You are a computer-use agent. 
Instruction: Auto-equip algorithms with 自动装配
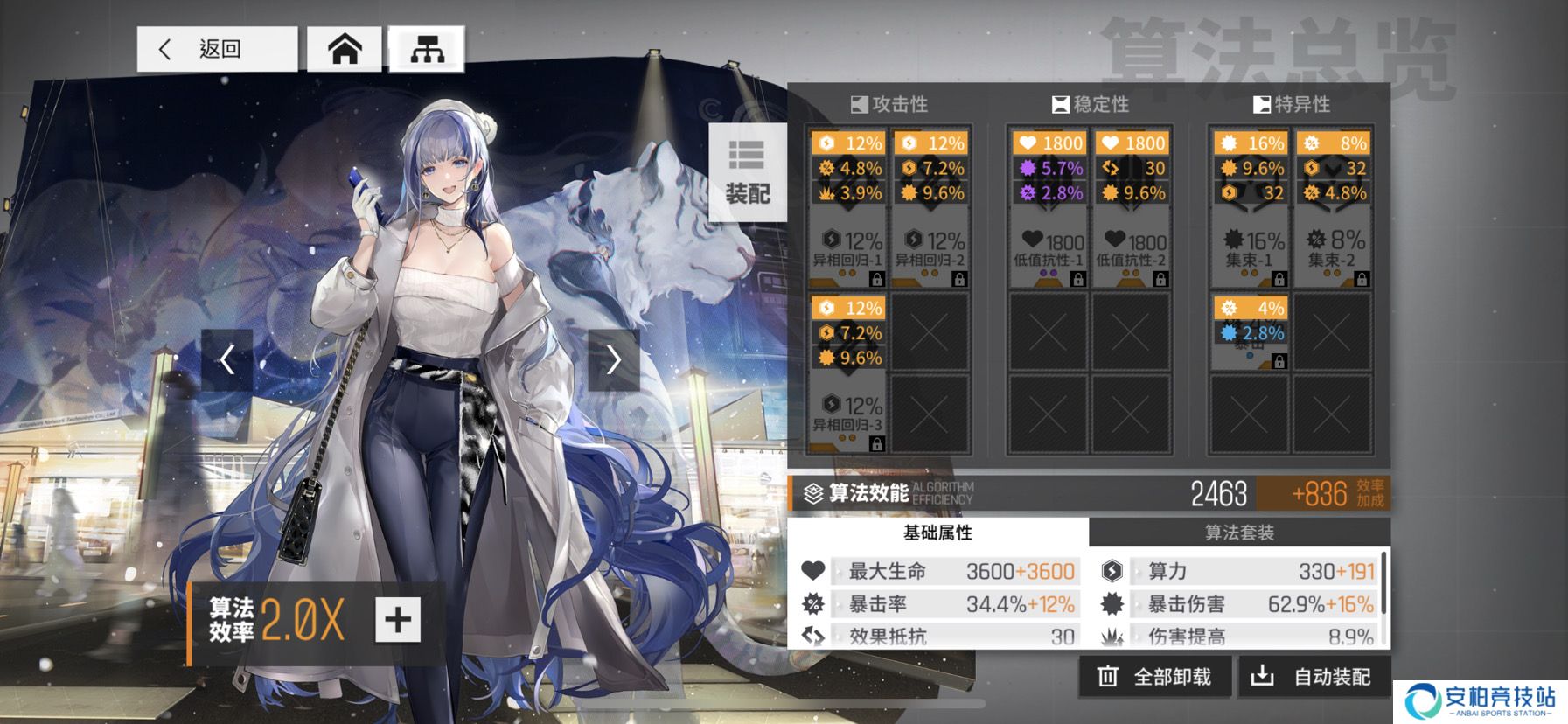coord(1314,677)
